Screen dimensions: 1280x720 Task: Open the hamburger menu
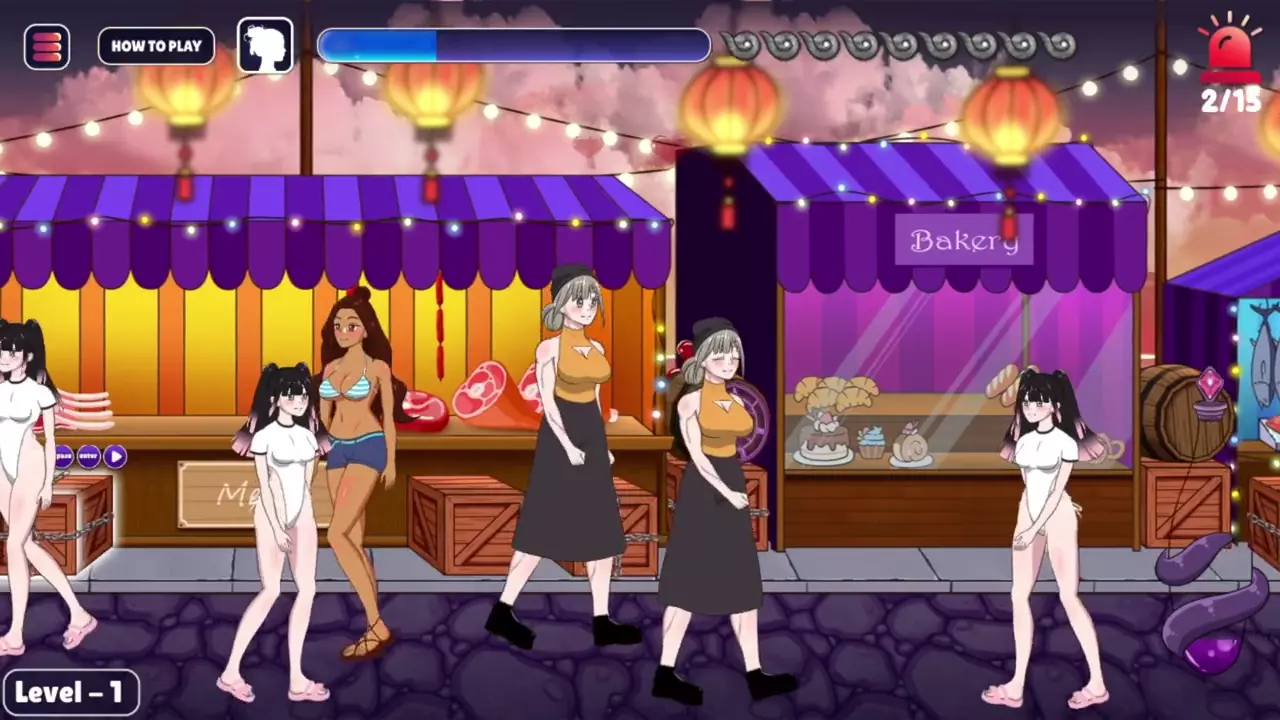click(x=47, y=46)
